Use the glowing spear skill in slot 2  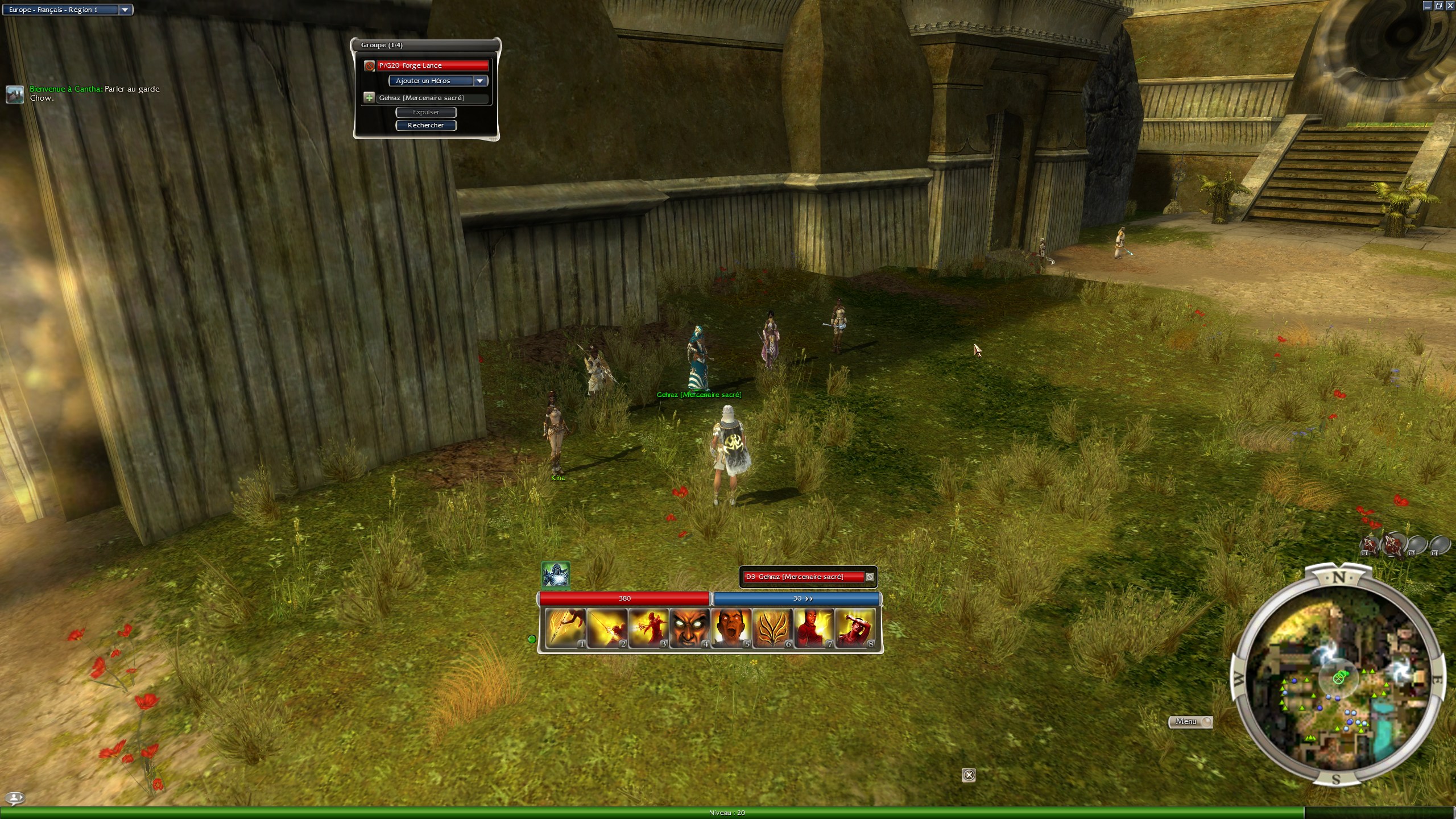[x=606, y=628]
